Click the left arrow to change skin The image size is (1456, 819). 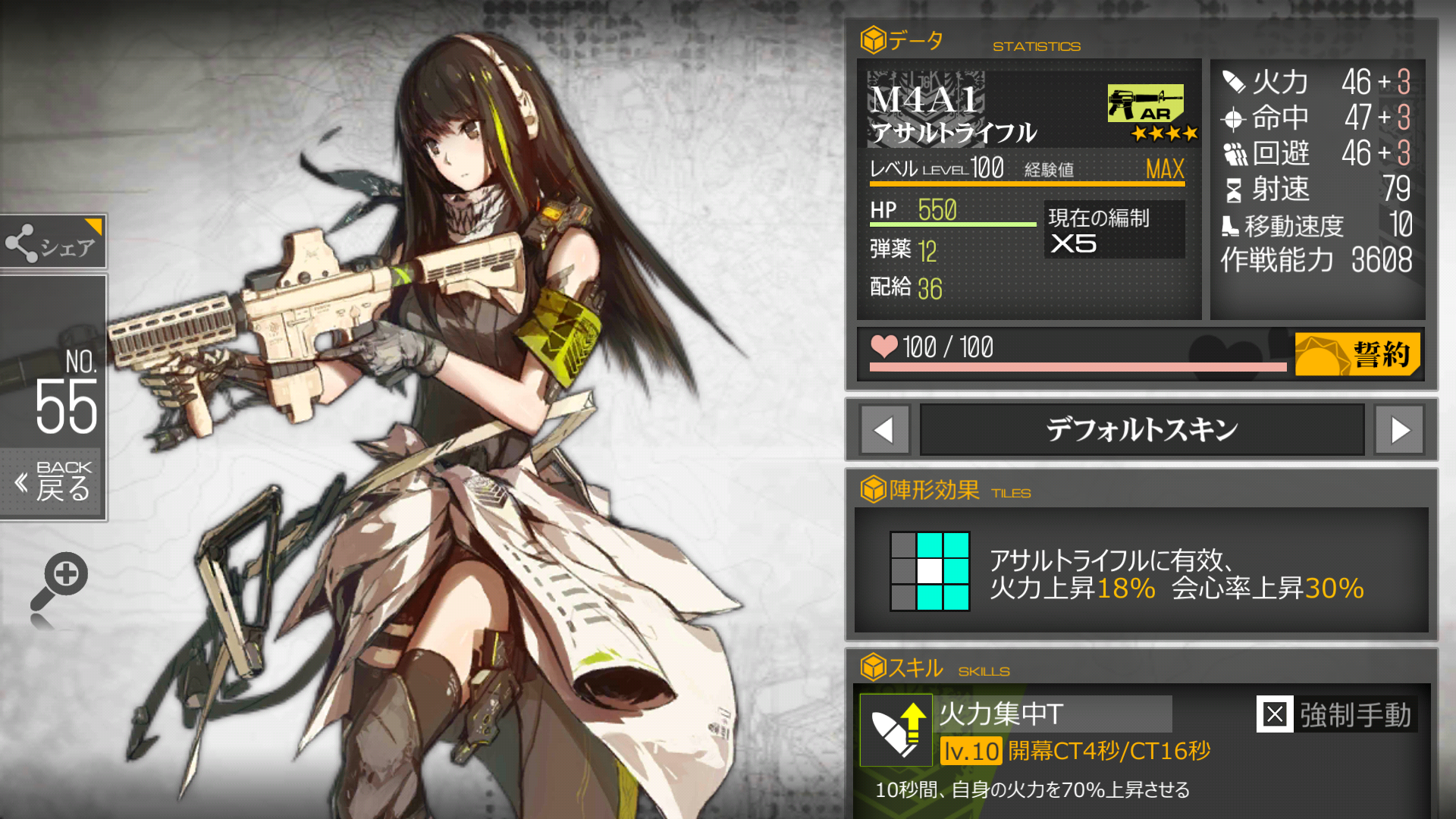(884, 429)
